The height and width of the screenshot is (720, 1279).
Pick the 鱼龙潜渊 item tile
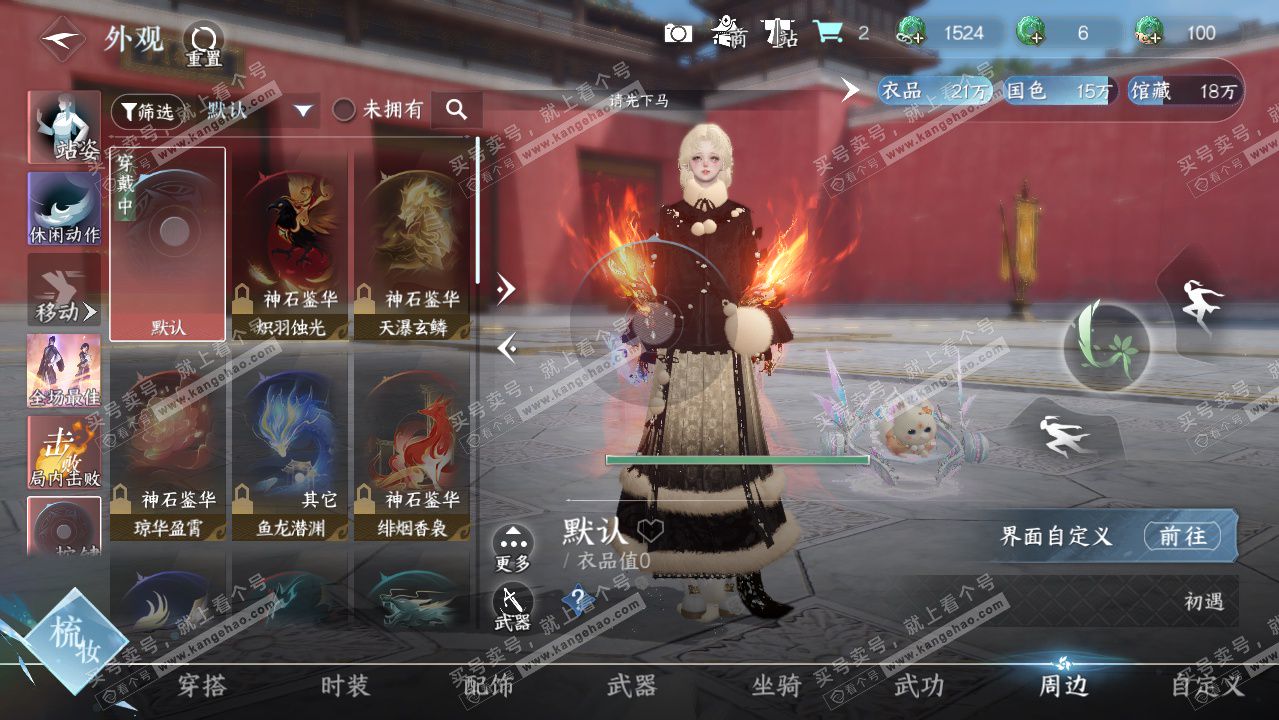[290, 447]
